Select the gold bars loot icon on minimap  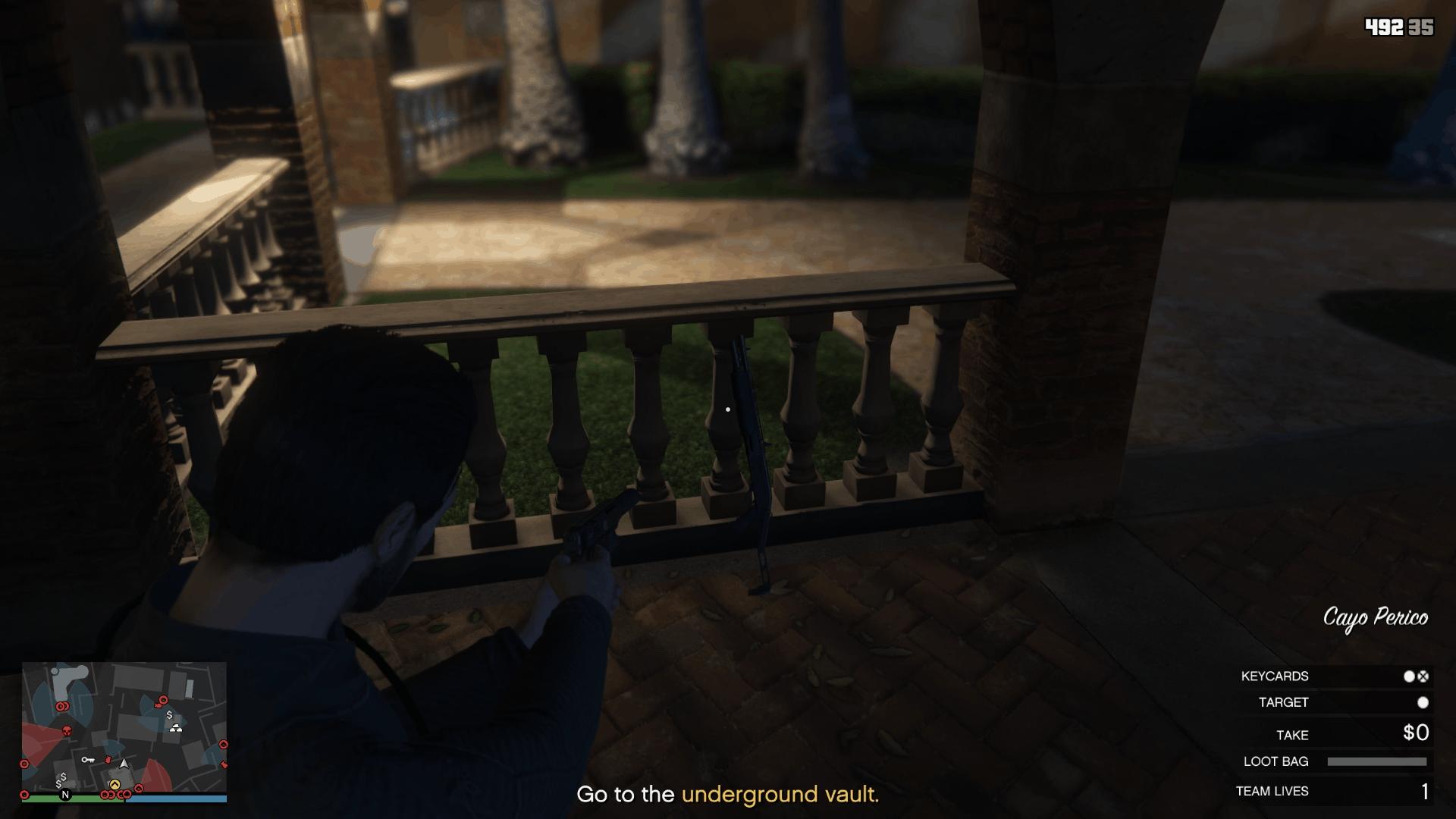point(177,729)
